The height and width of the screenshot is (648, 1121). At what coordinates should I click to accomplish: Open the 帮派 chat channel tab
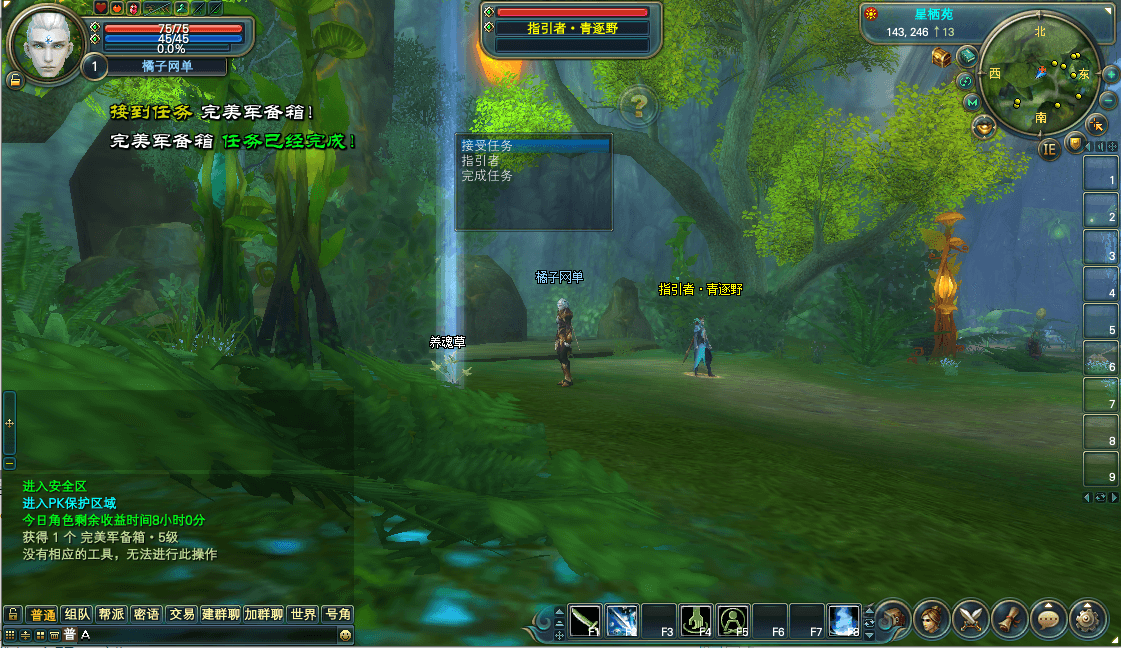pyautogui.click(x=111, y=614)
